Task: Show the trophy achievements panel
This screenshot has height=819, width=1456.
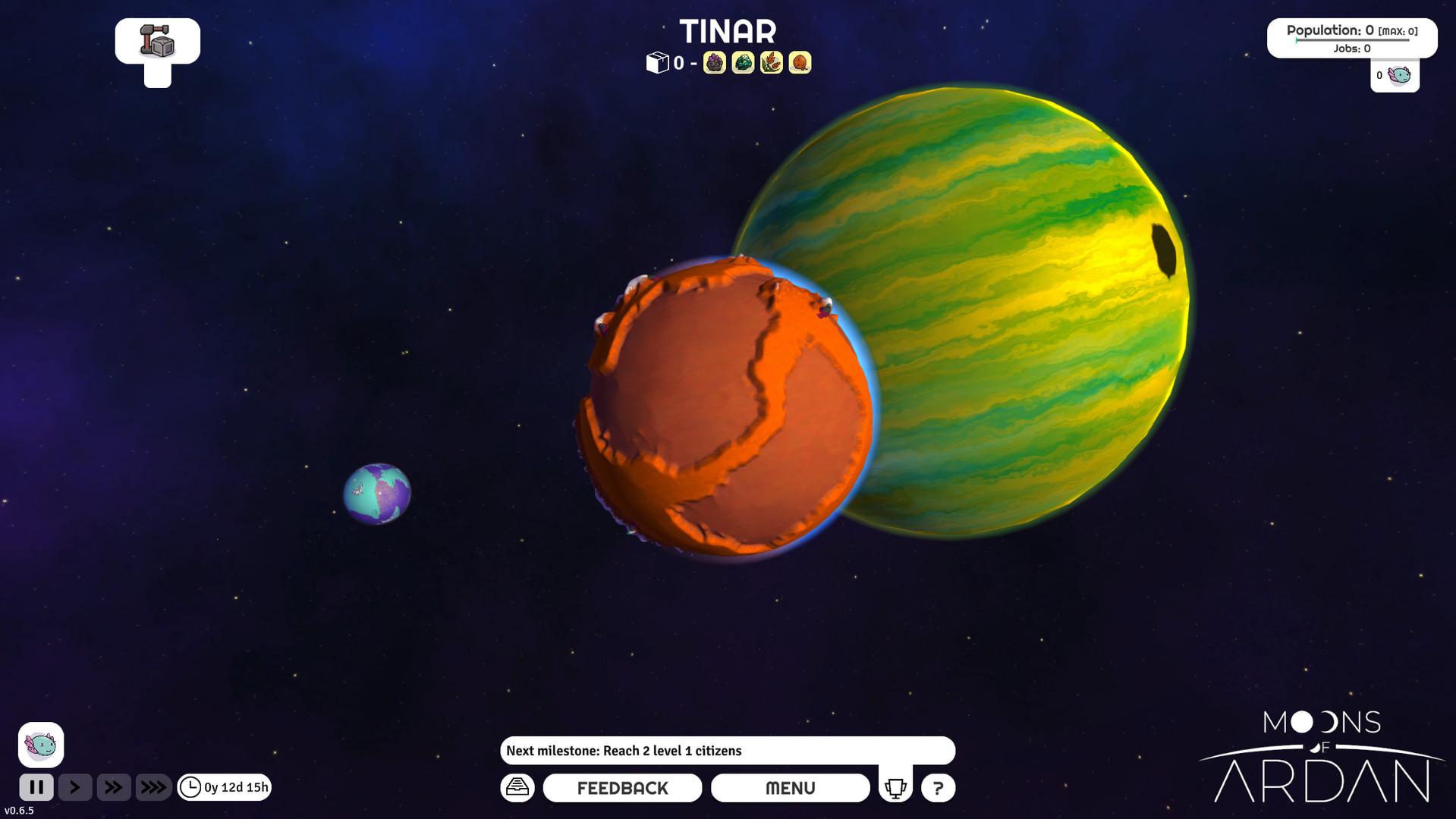Action: (x=895, y=788)
